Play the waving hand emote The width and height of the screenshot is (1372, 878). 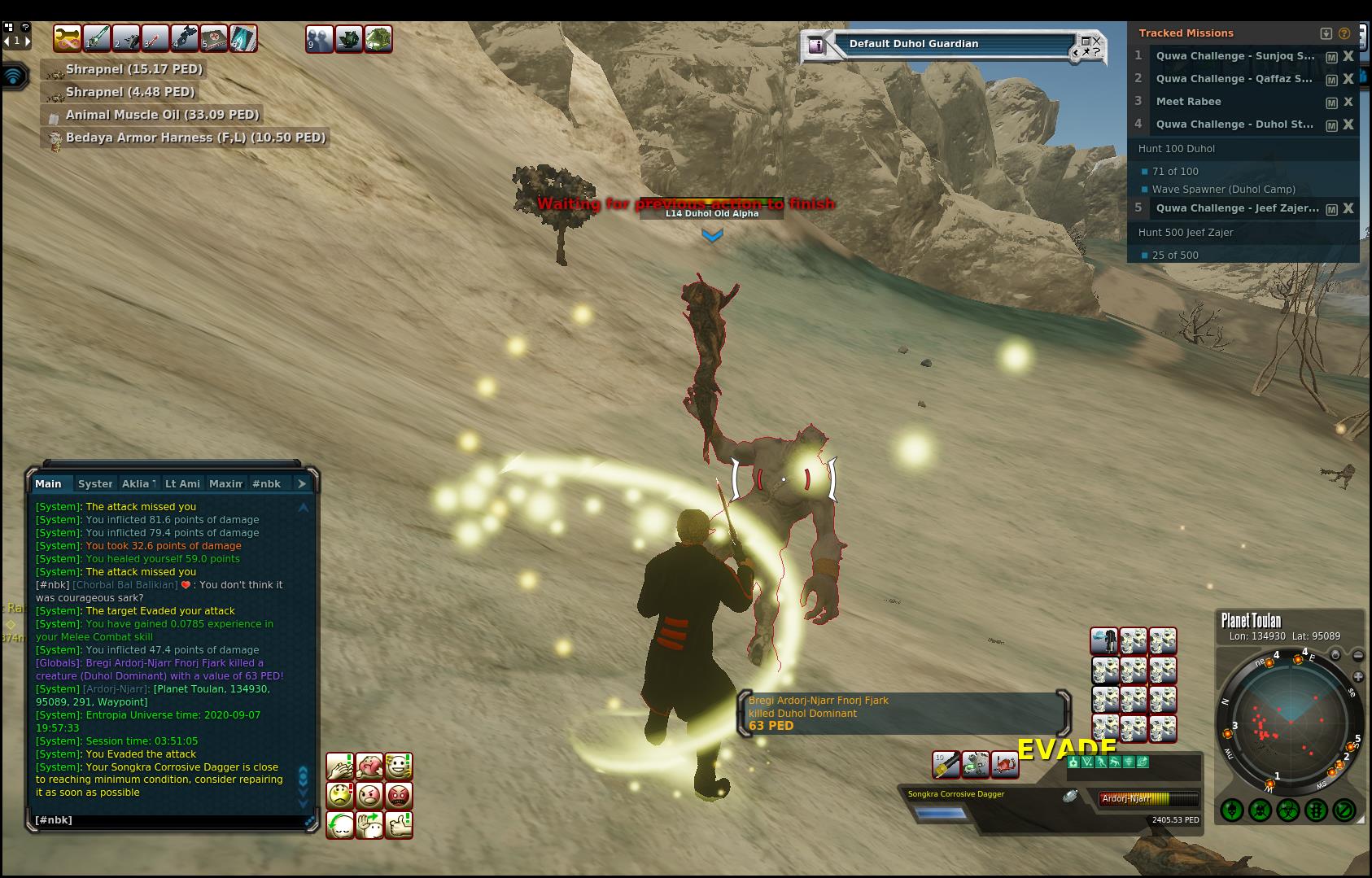[369, 824]
